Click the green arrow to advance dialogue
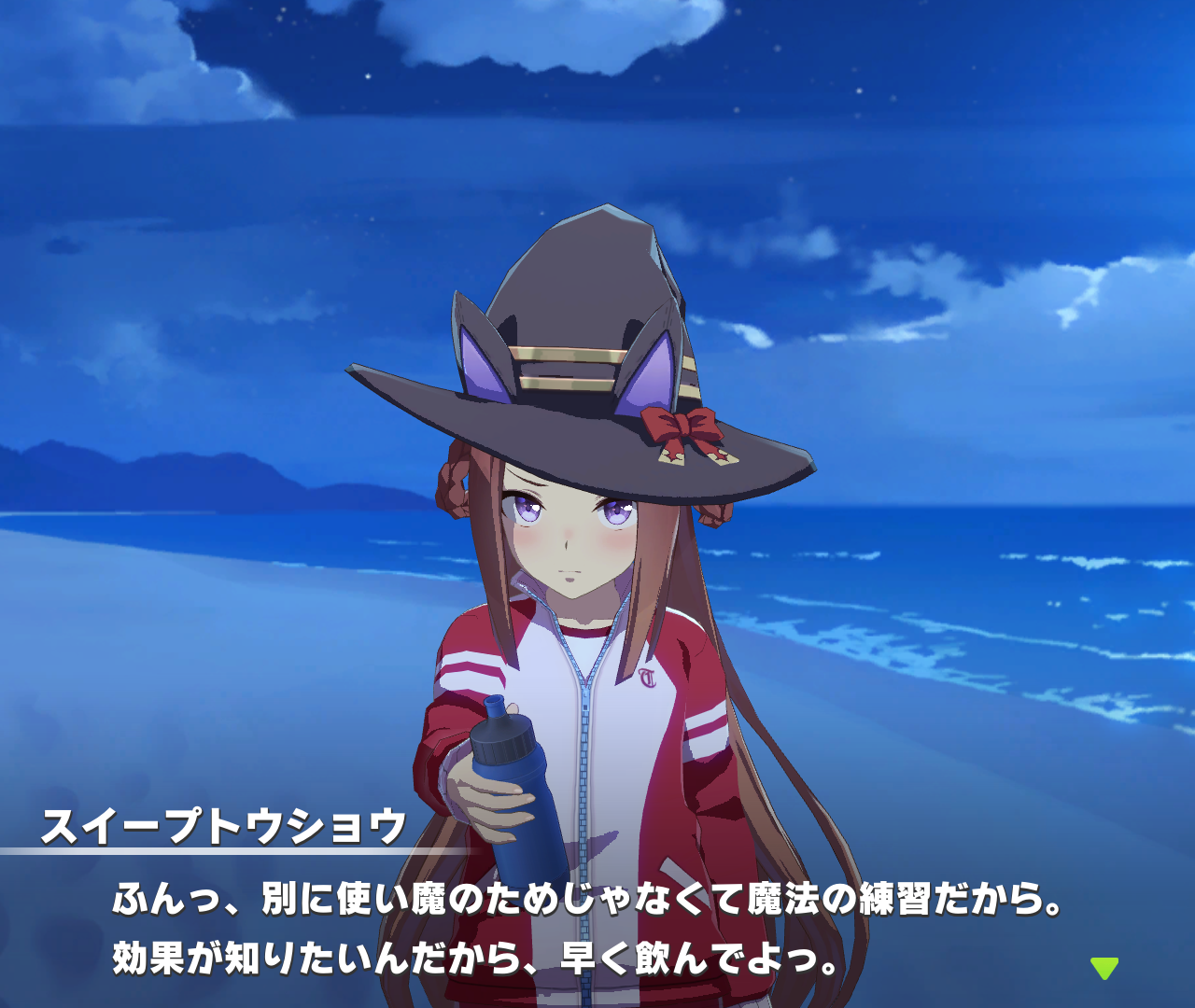1195x1008 pixels. point(1104,967)
